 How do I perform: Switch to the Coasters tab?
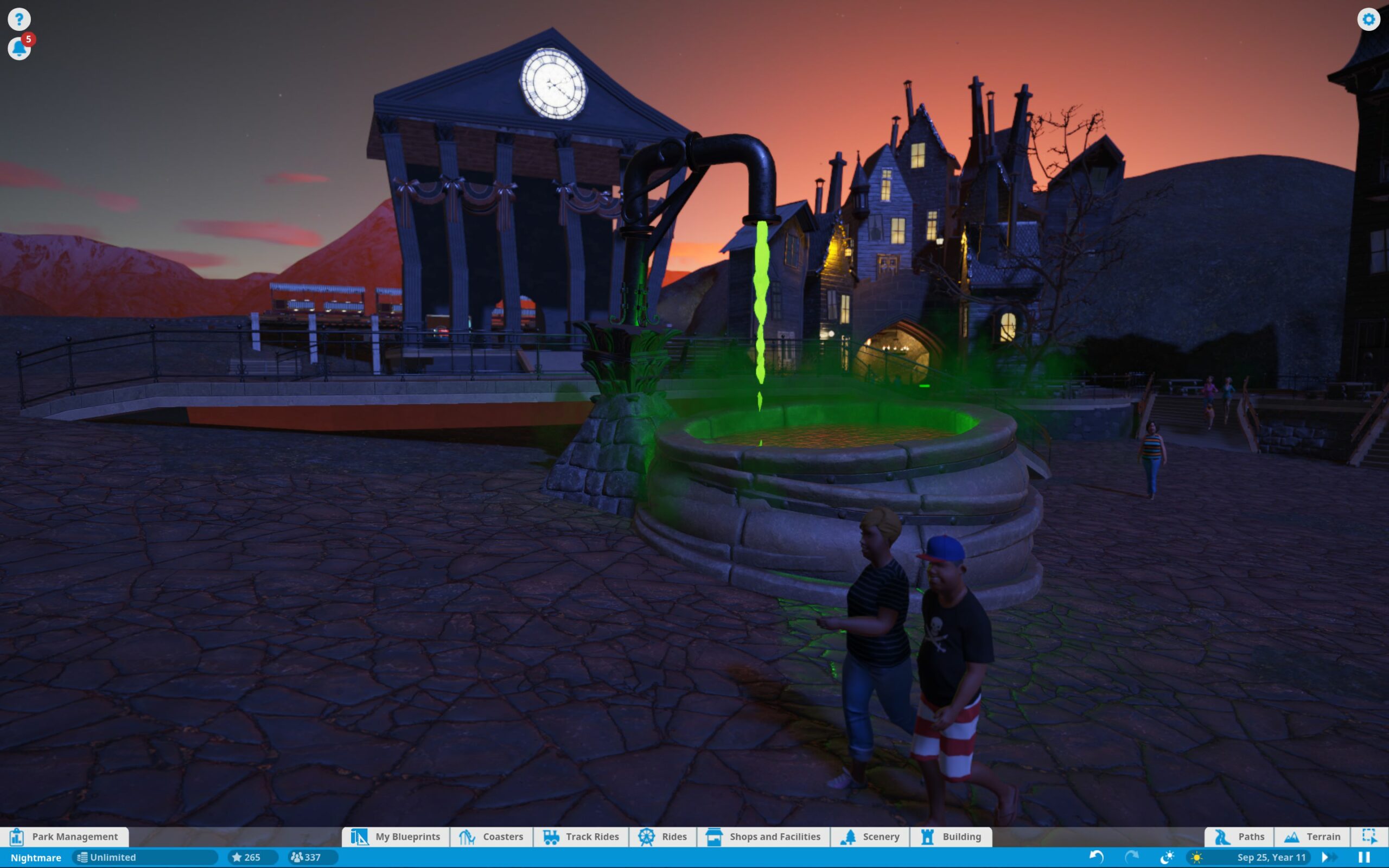click(x=492, y=837)
